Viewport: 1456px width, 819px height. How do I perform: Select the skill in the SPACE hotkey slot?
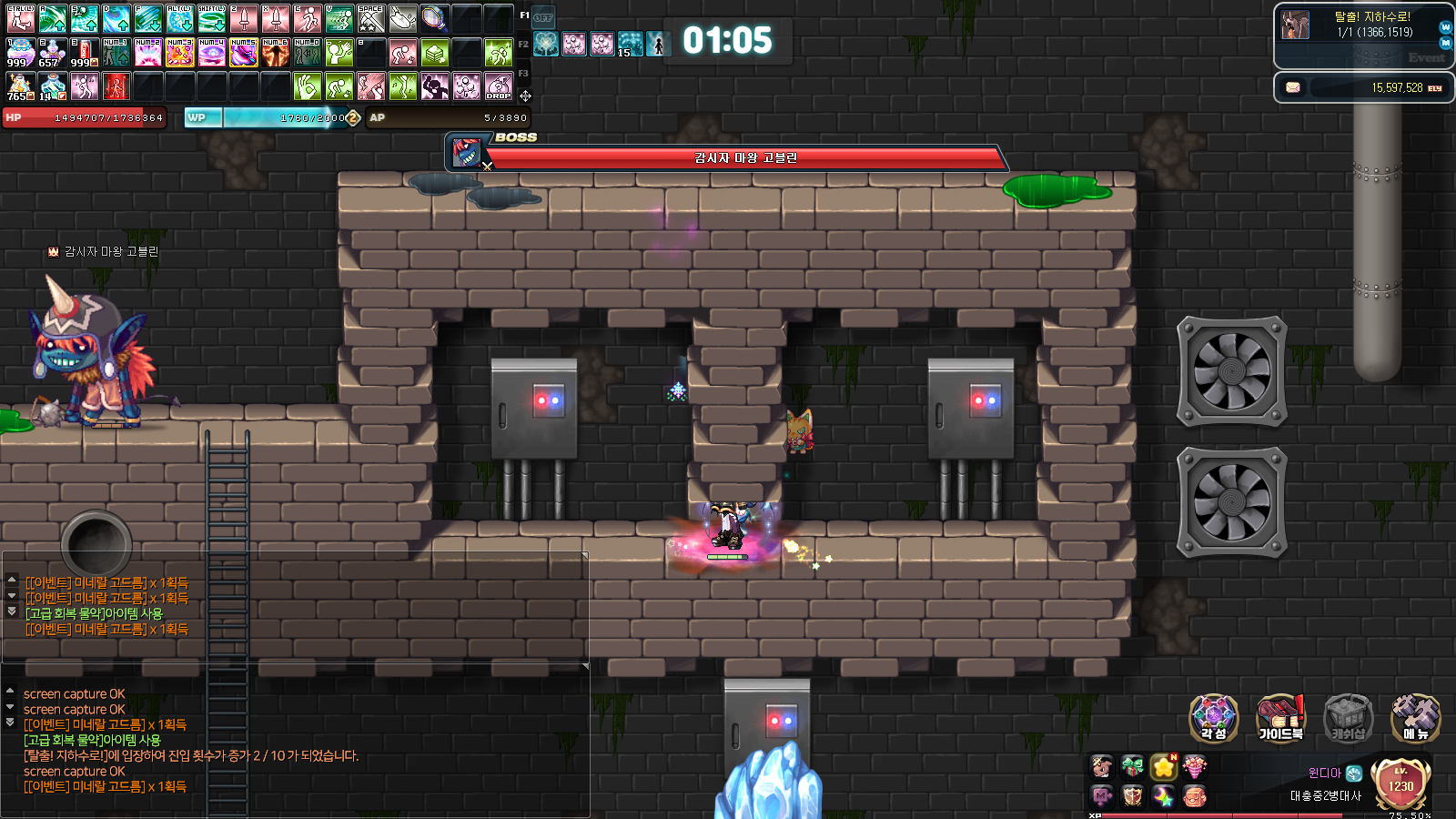(371, 18)
